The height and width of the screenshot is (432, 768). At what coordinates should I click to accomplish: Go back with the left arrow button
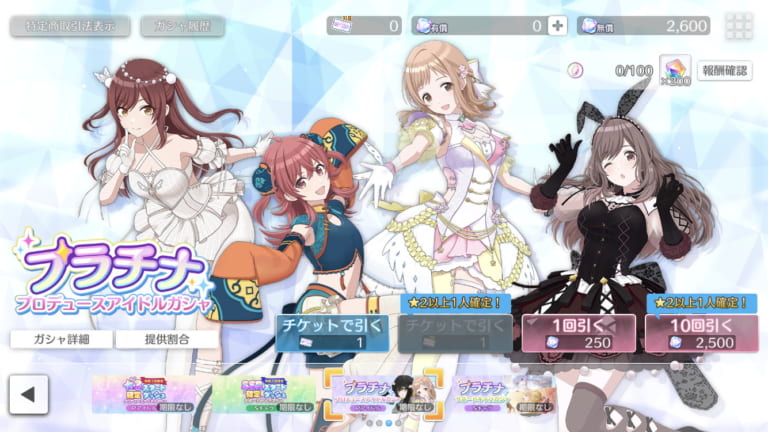click(30, 392)
